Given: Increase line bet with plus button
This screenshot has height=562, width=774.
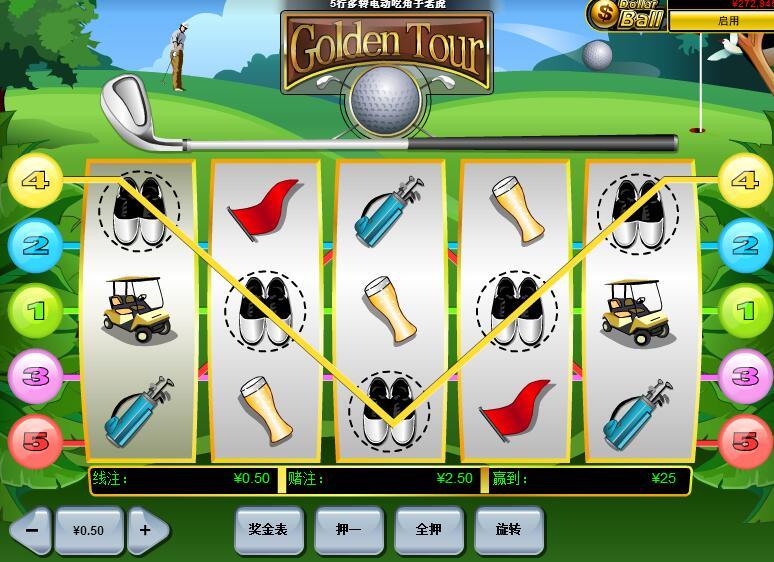Looking at the screenshot, I should pyautogui.click(x=146, y=530).
